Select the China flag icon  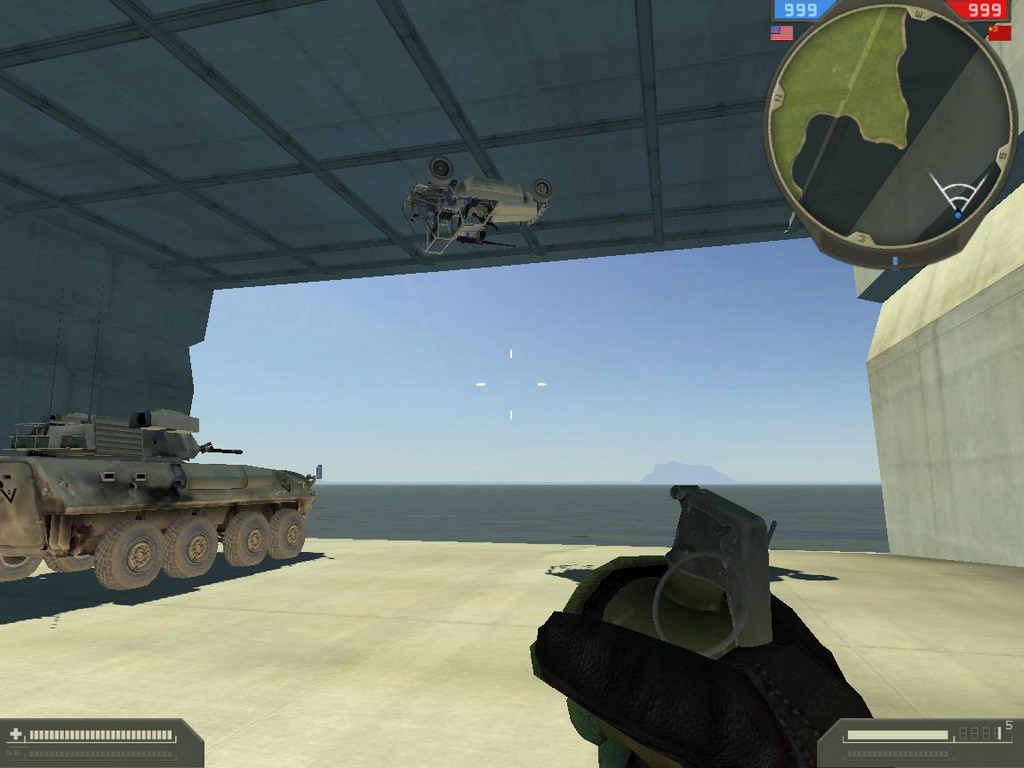tap(998, 32)
